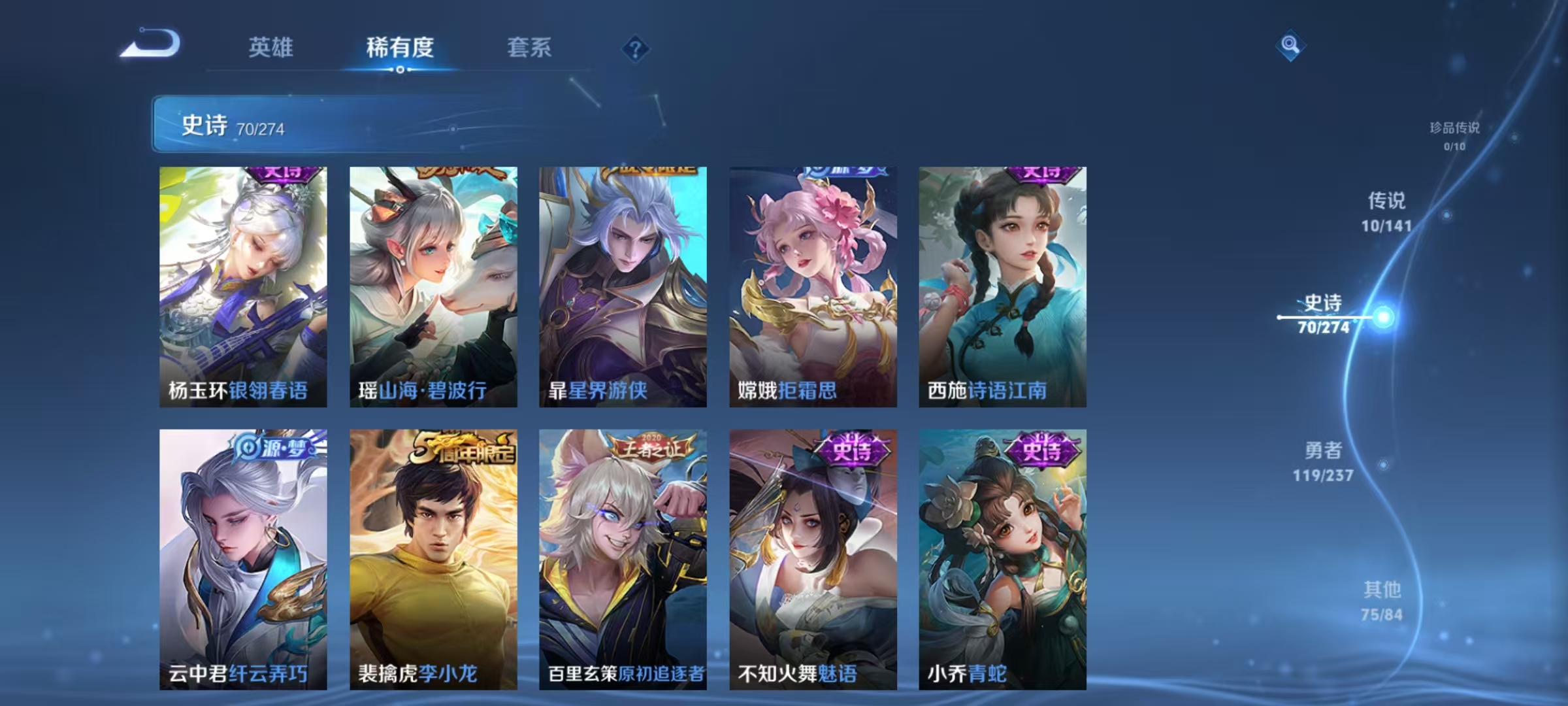1568x706 pixels.
Task: Switch to the 英雄 tab
Action: [272, 47]
